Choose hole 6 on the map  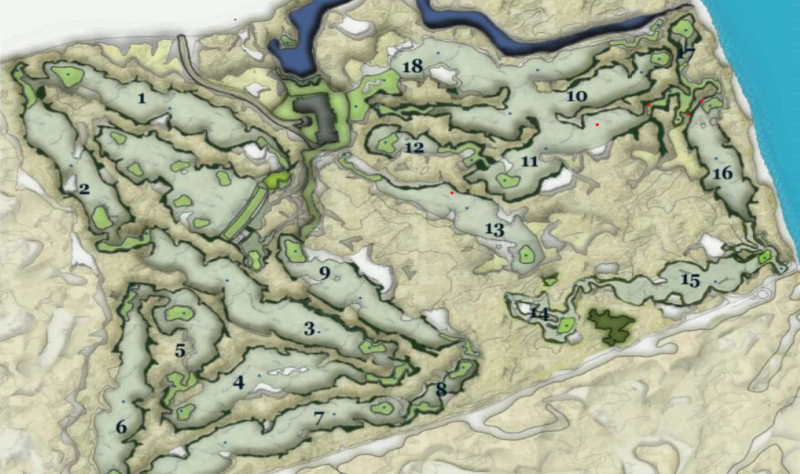click(x=121, y=427)
